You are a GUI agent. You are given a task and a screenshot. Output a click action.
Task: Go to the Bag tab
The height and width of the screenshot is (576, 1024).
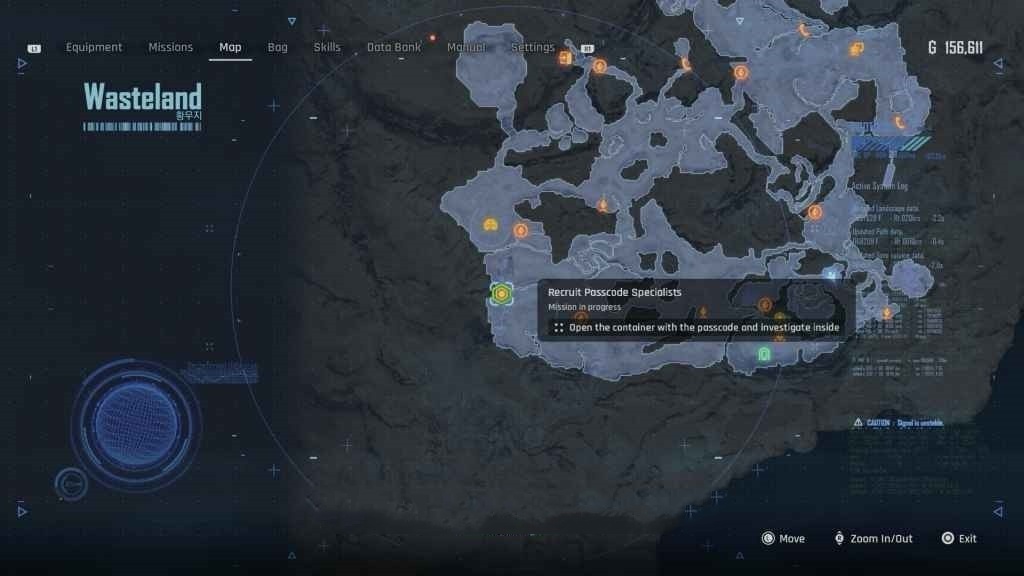click(x=278, y=47)
